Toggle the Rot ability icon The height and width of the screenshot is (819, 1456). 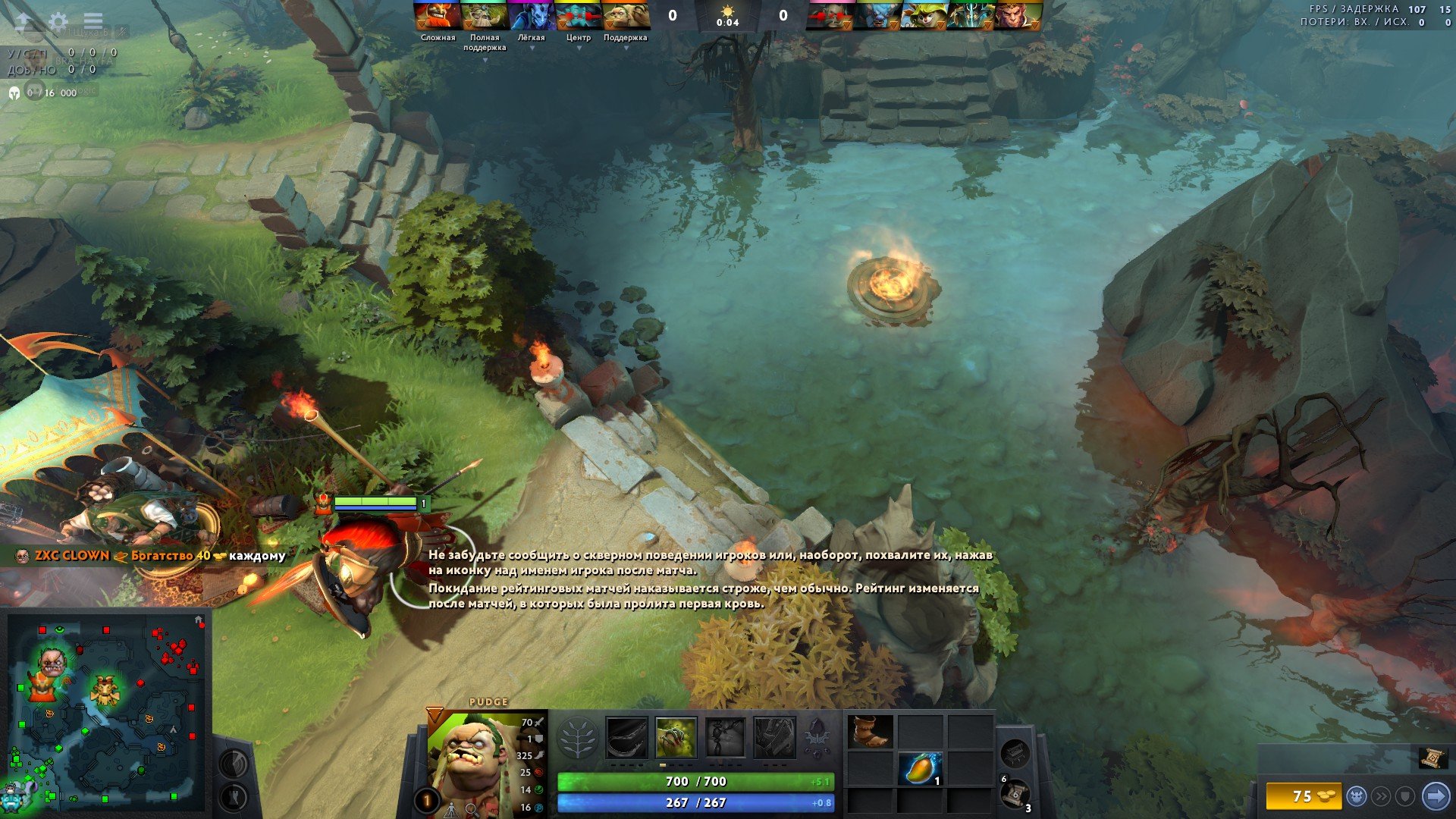tap(676, 737)
